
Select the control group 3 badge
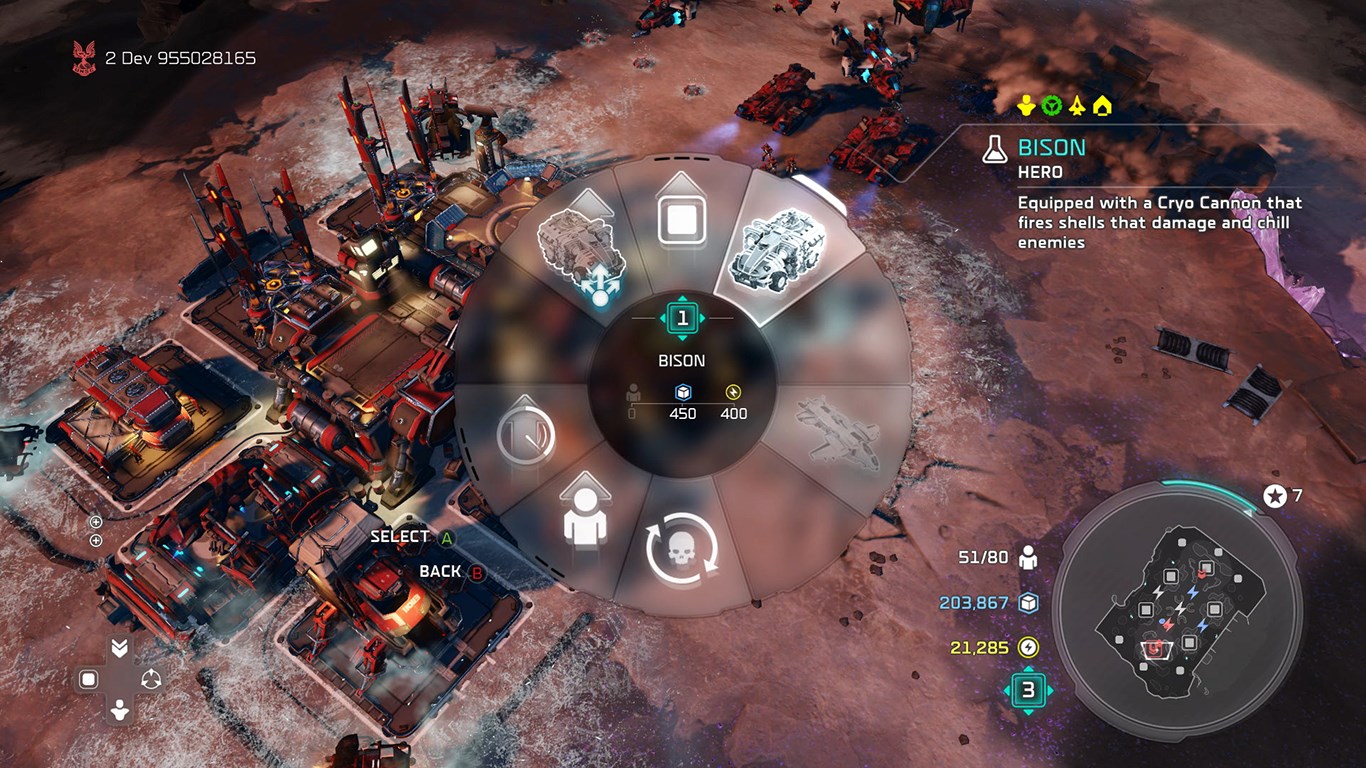tap(1027, 690)
